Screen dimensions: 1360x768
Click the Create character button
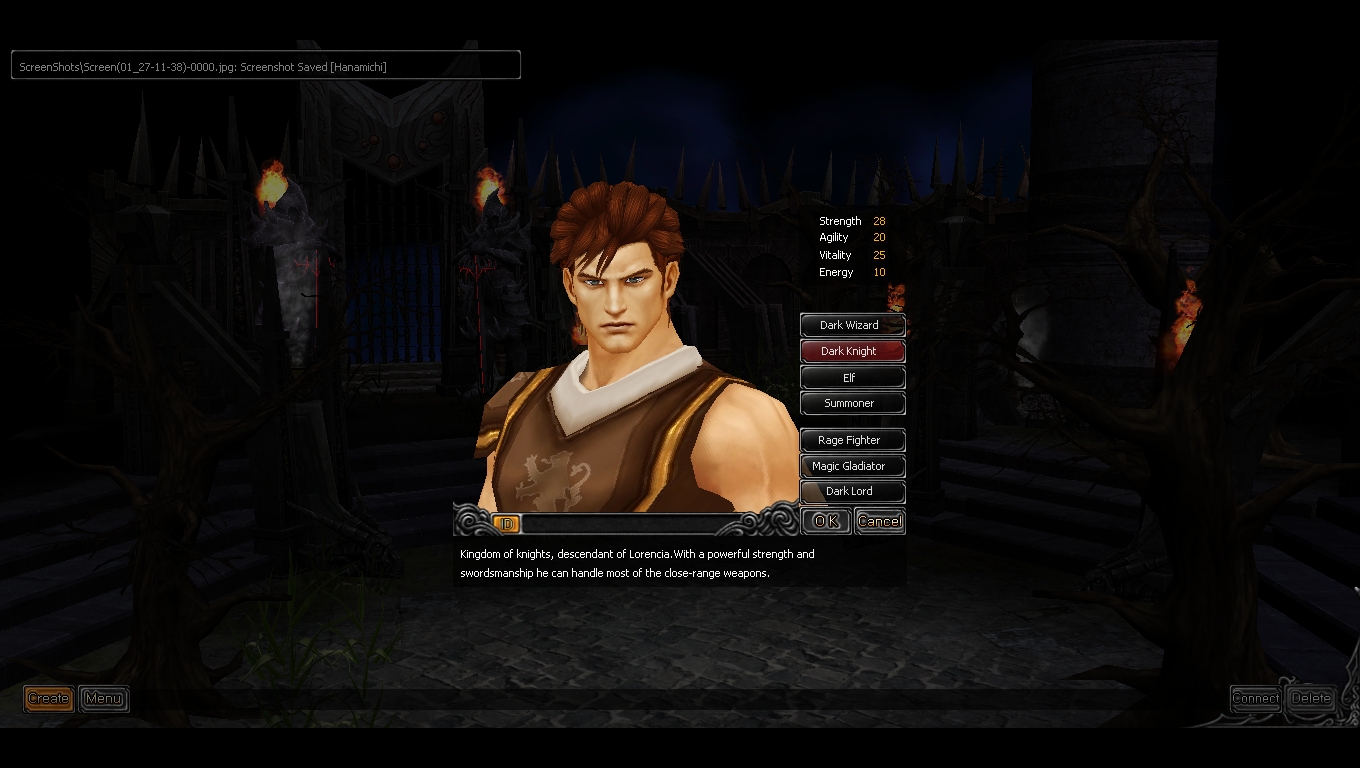(x=48, y=698)
